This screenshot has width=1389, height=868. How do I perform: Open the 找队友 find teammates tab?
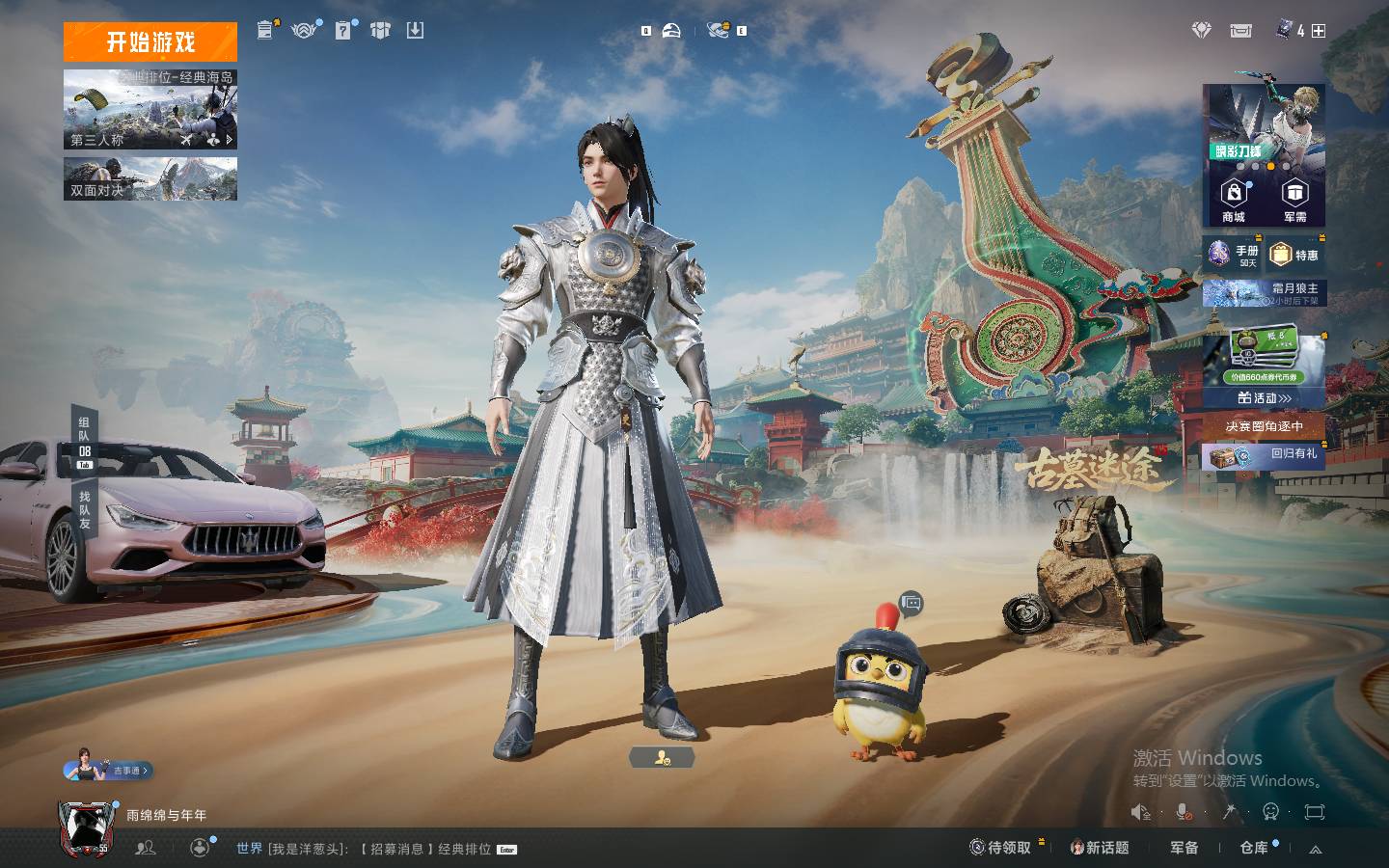pos(85,509)
